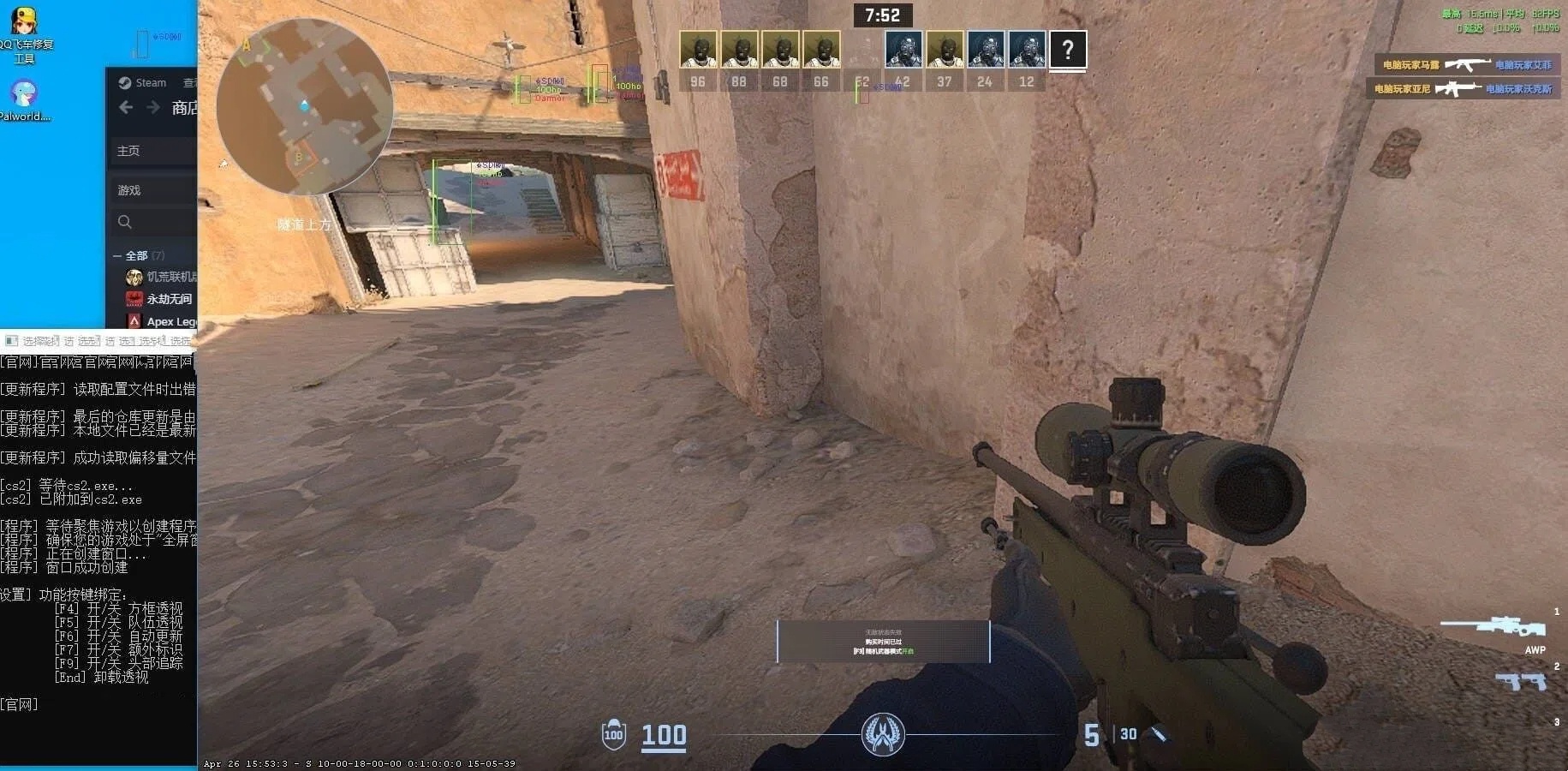Click the unknown player avatar marked with ?

pyautogui.click(x=1067, y=51)
